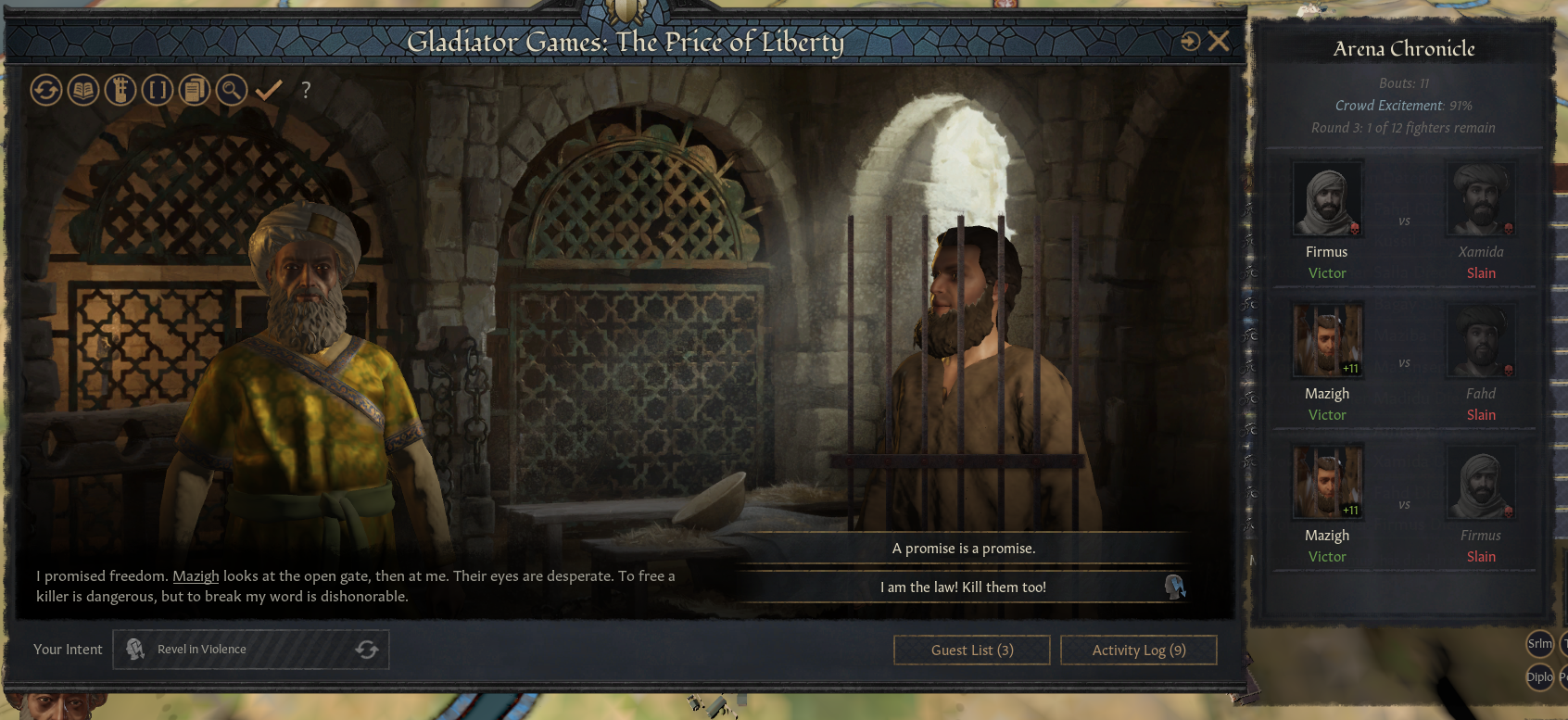The width and height of the screenshot is (1568, 720).
Task: Click the orange checkmark icon
Action: 269,90
